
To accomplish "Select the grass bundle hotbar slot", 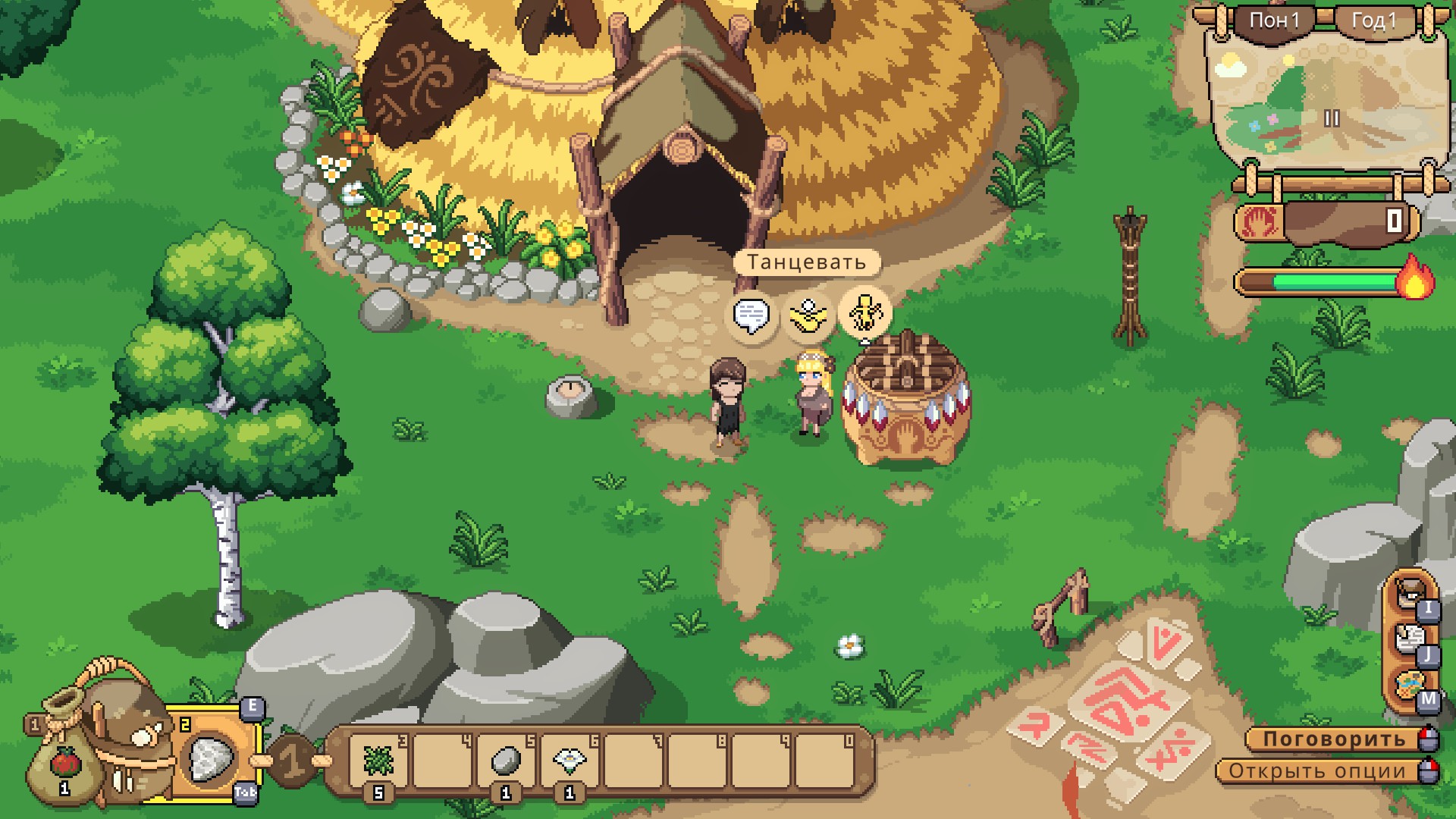I will click(378, 760).
